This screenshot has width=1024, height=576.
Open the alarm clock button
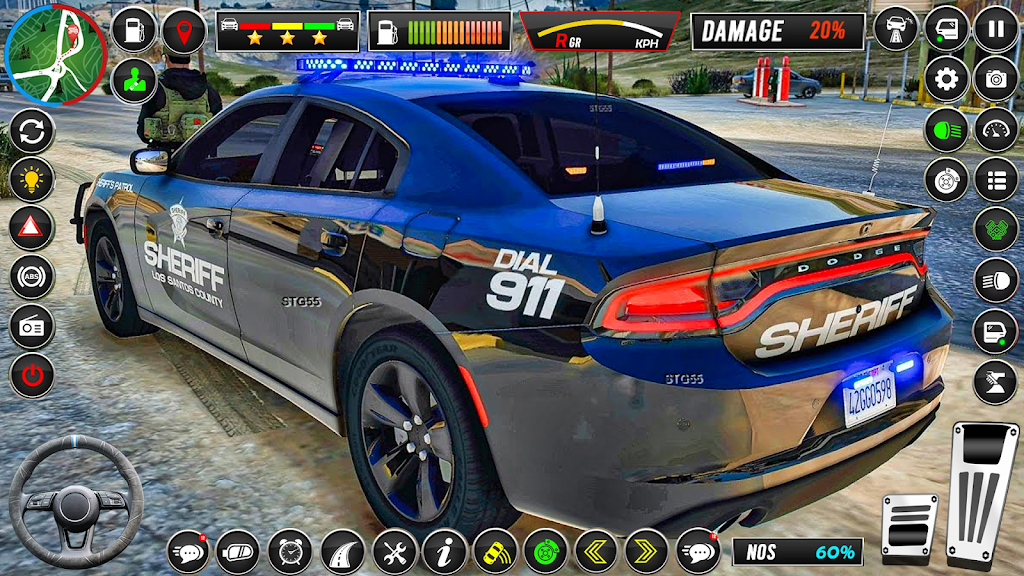[x=291, y=551]
